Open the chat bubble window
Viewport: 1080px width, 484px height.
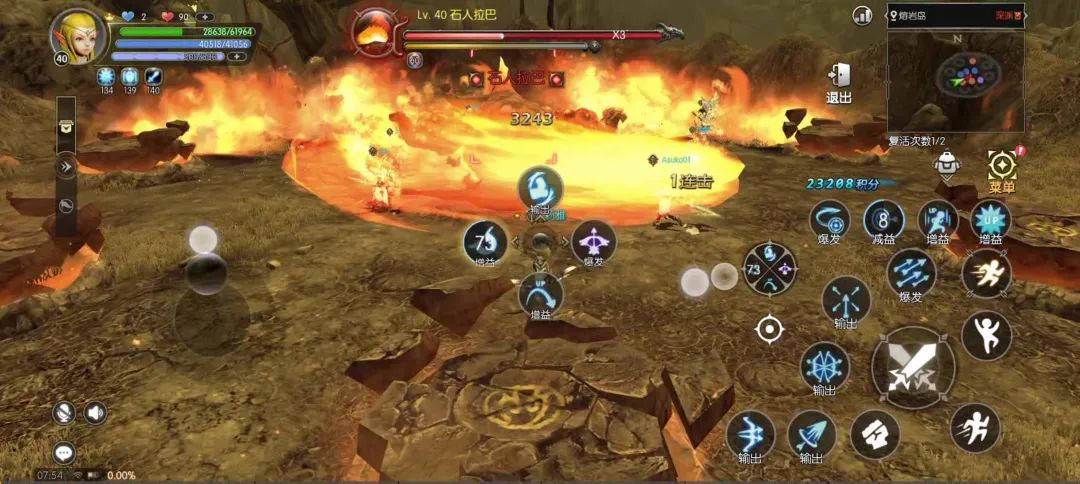(65, 453)
